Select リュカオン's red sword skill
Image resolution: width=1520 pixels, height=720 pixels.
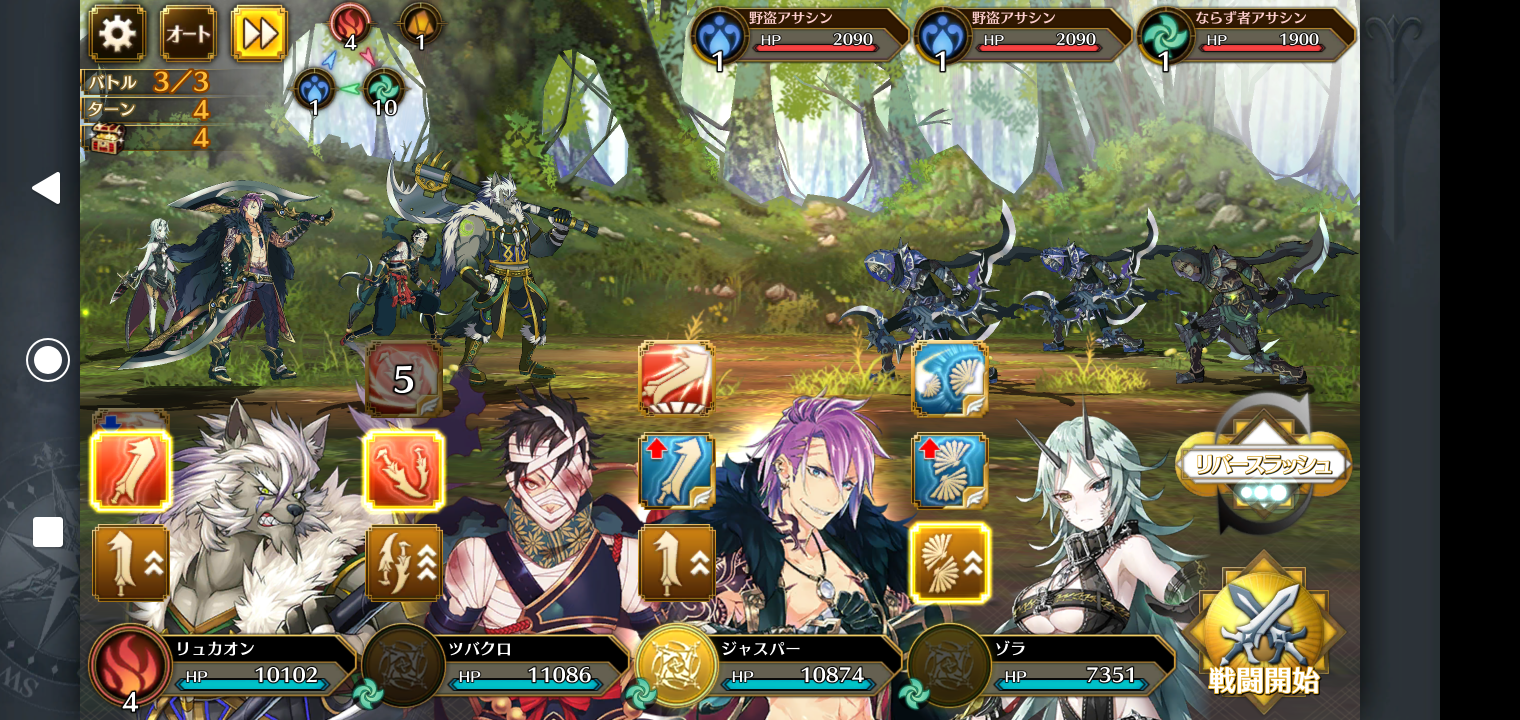131,470
